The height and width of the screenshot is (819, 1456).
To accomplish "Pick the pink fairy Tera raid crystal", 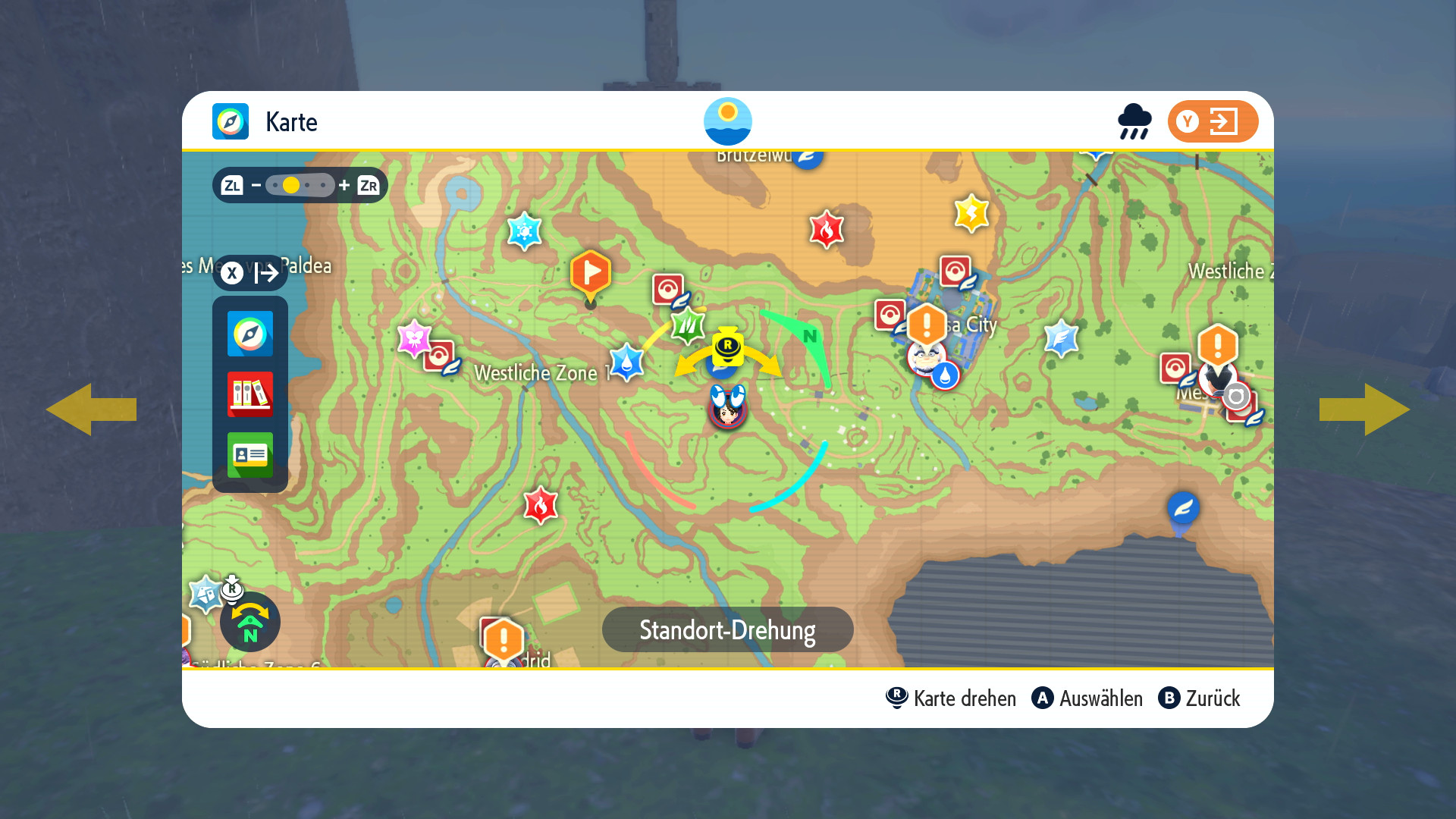I will 414,338.
